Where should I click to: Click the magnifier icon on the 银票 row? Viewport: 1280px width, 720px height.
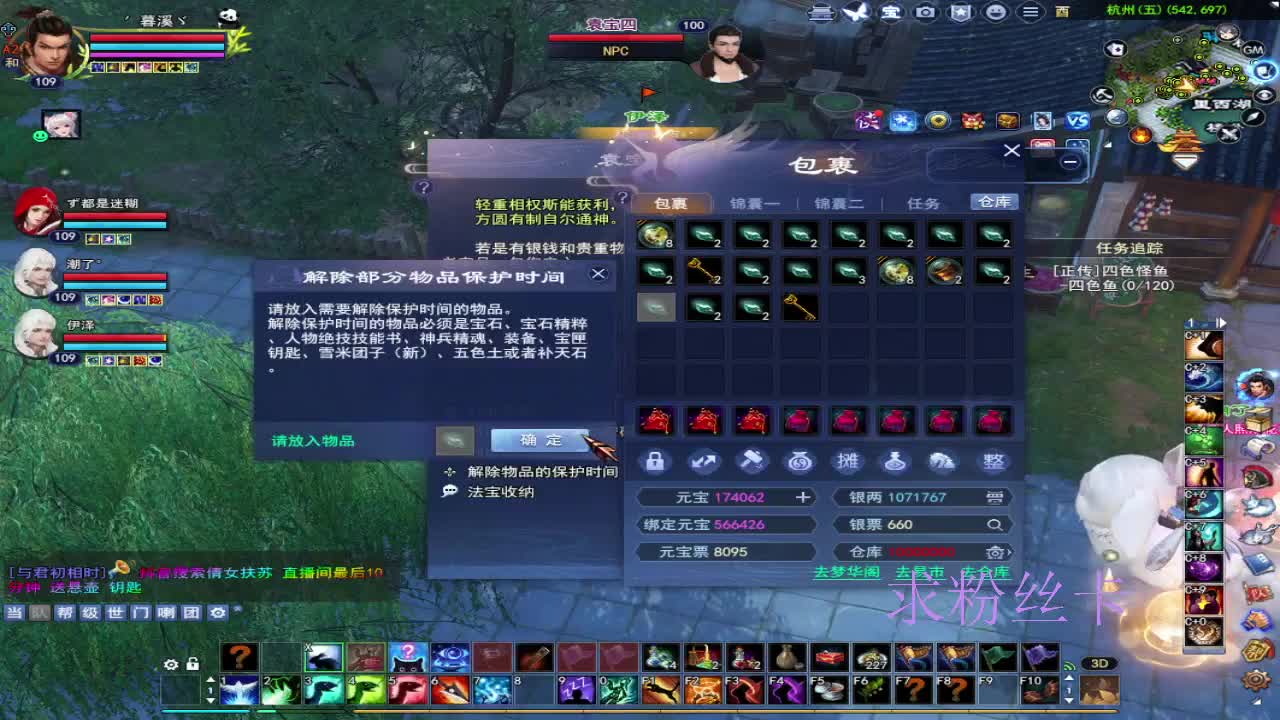pos(995,525)
